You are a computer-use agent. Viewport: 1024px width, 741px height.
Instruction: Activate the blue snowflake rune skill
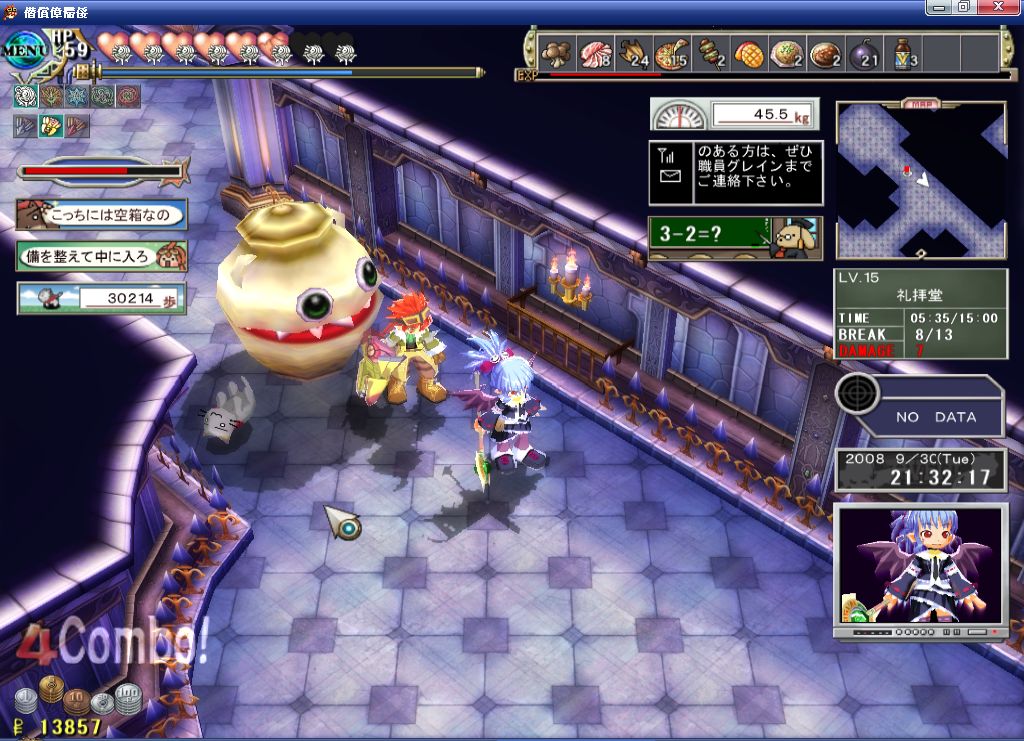[76, 96]
